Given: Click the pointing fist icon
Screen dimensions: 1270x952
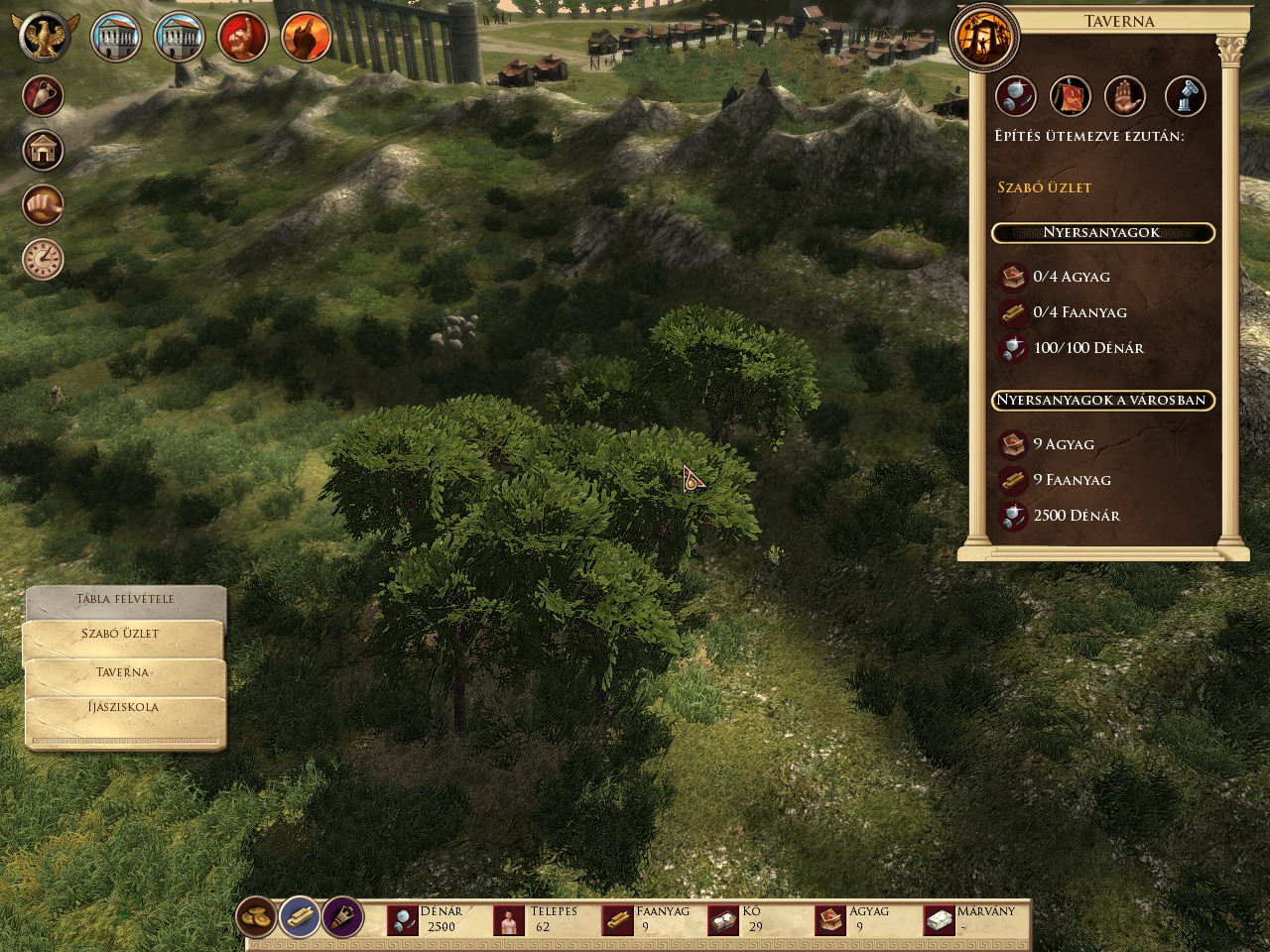Looking at the screenshot, I should click(x=43, y=205).
